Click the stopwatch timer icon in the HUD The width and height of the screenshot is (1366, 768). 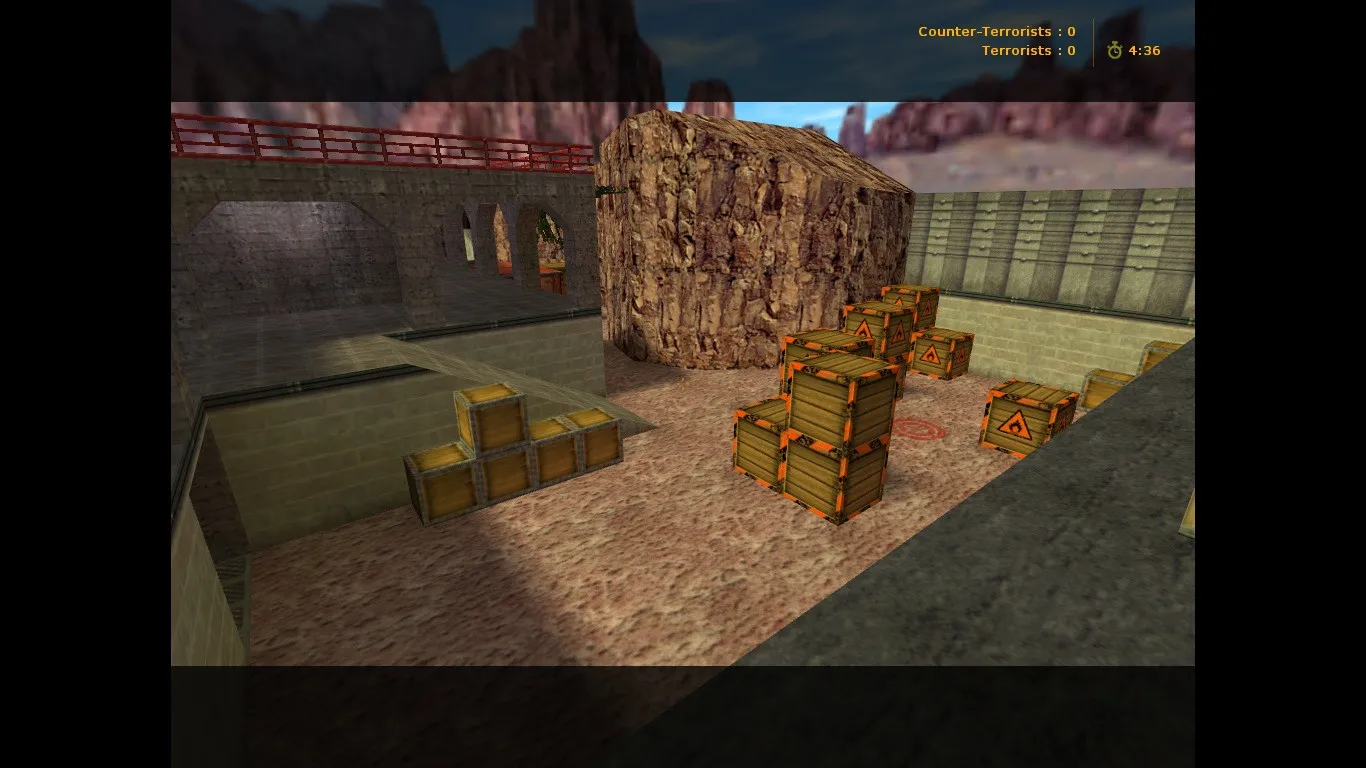pos(1114,50)
